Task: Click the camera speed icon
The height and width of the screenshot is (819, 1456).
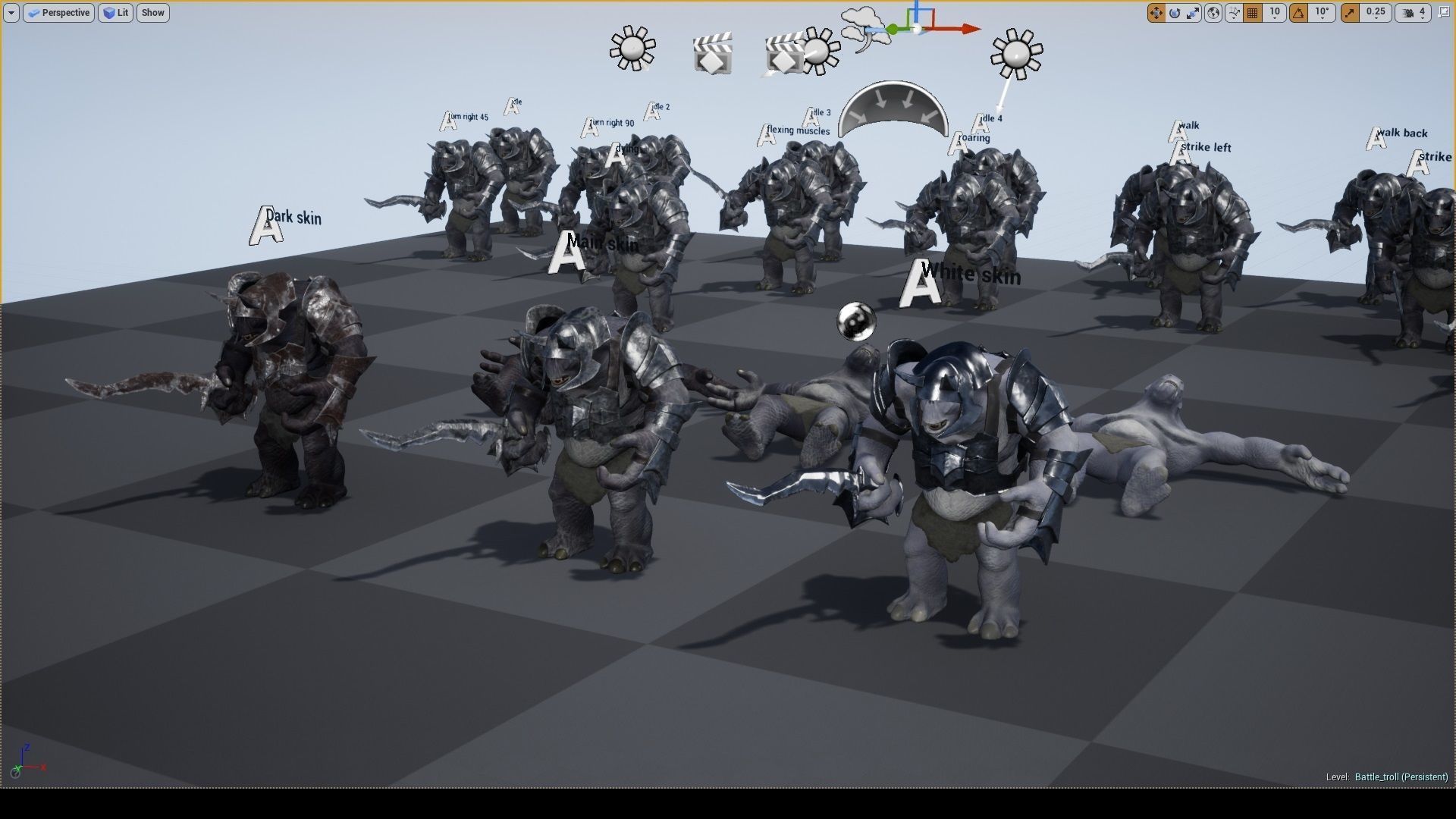Action: point(1407,13)
